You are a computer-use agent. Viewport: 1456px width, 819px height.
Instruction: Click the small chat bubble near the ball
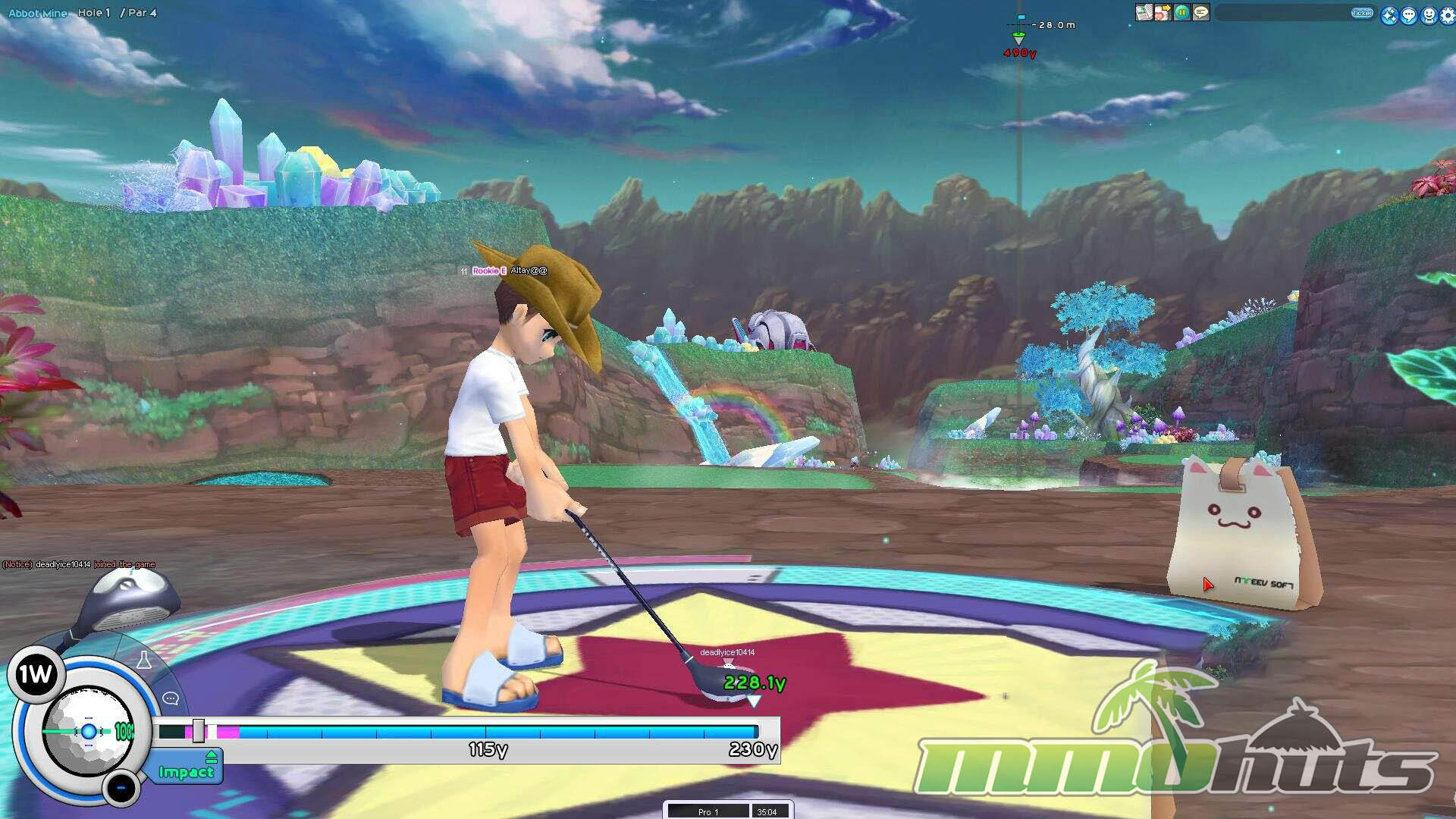171,698
